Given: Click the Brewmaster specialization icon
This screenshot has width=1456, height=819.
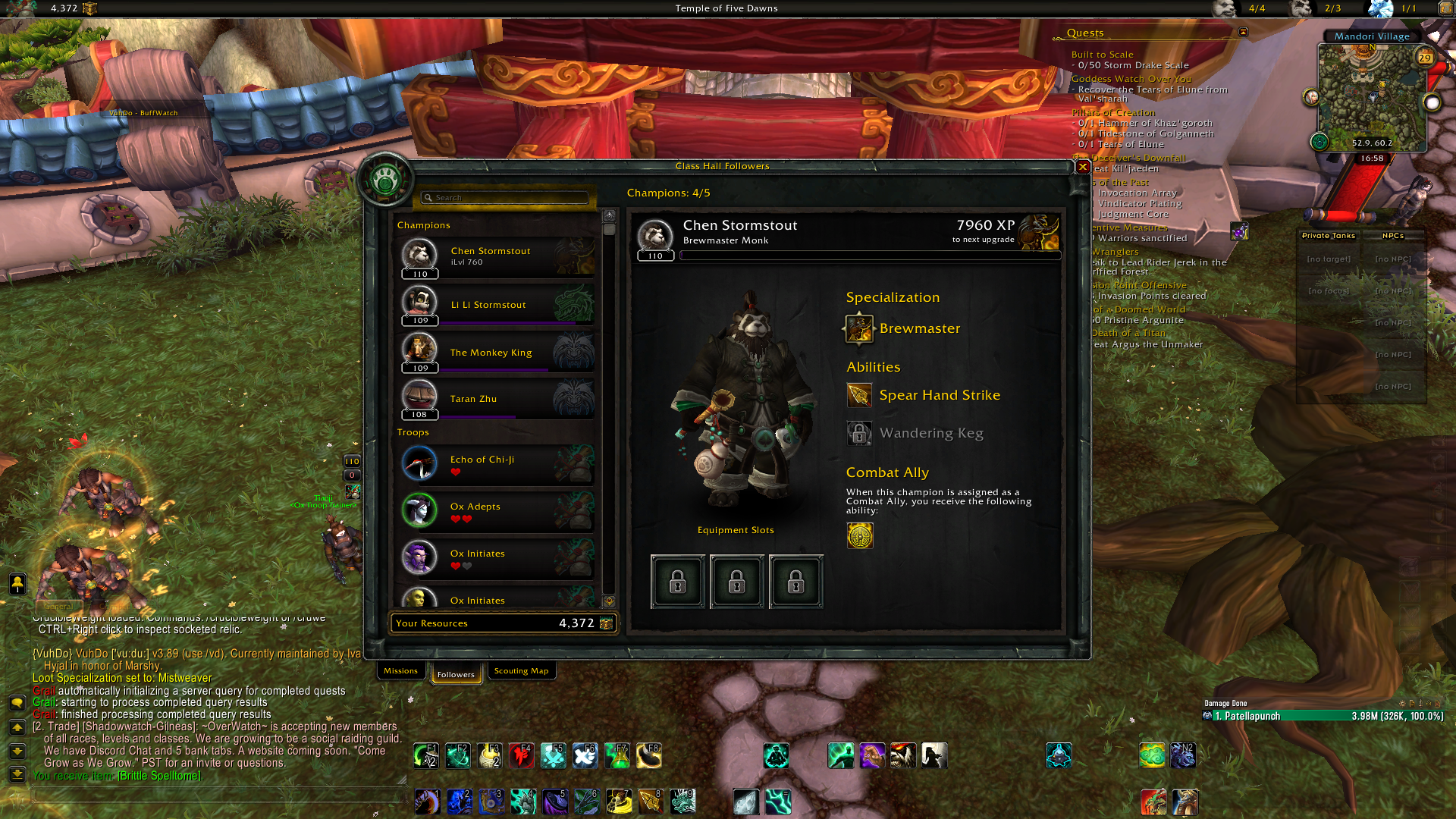Looking at the screenshot, I should click(x=859, y=329).
